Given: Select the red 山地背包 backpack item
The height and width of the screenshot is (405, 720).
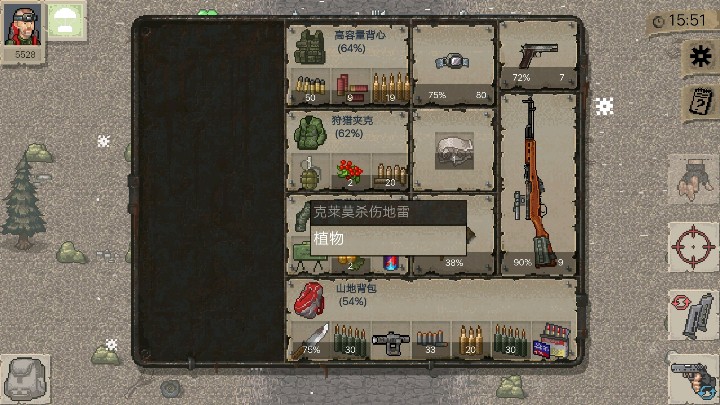Looking at the screenshot, I should pos(309,297).
